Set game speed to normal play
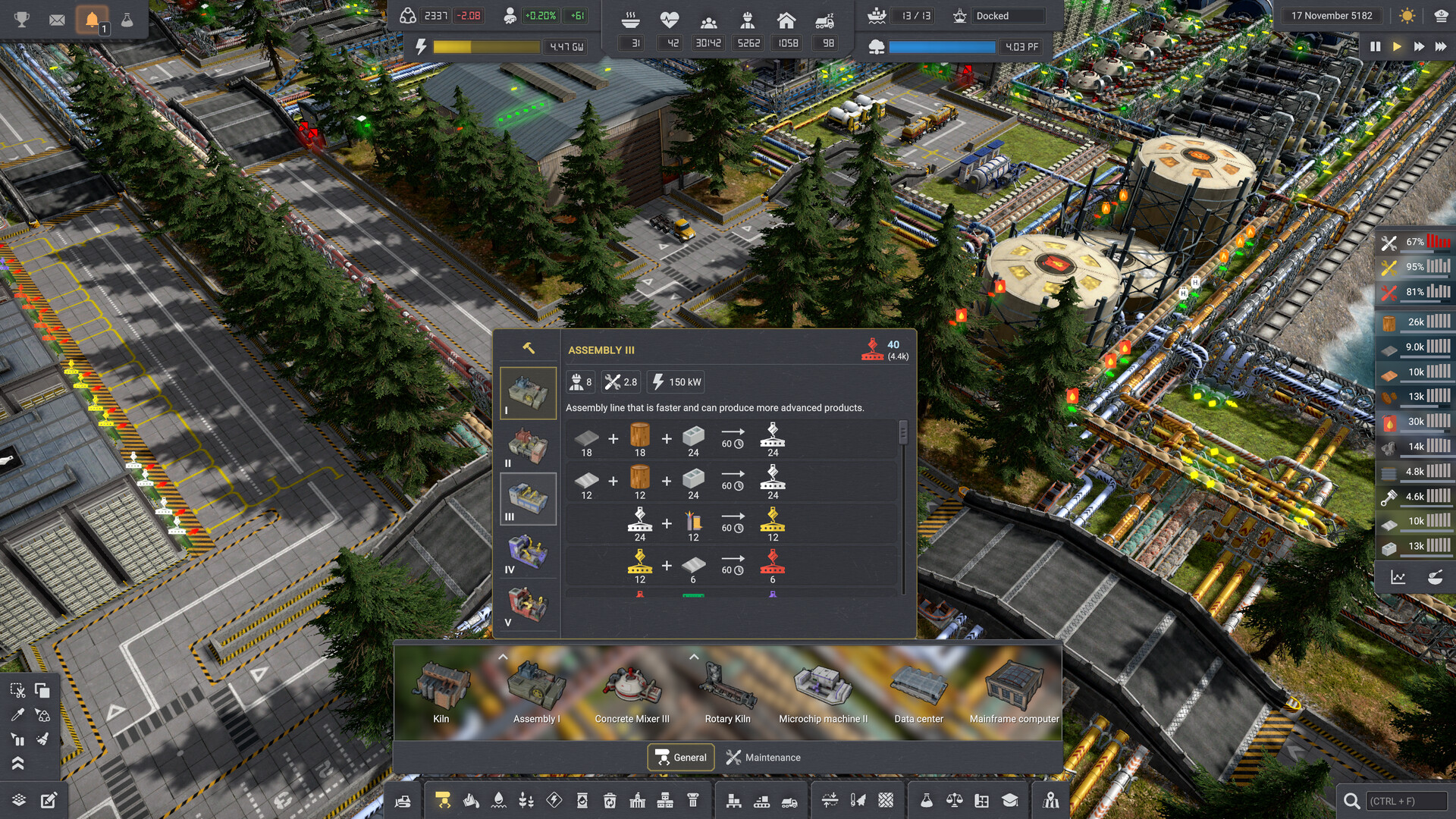 [x=1397, y=47]
